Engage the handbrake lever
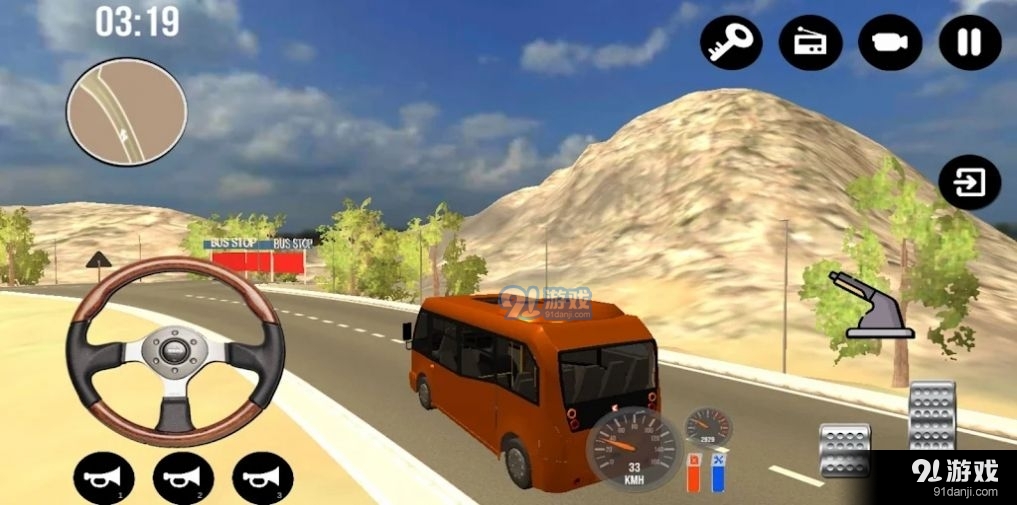Image resolution: width=1017 pixels, height=505 pixels. pyautogui.click(x=868, y=304)
